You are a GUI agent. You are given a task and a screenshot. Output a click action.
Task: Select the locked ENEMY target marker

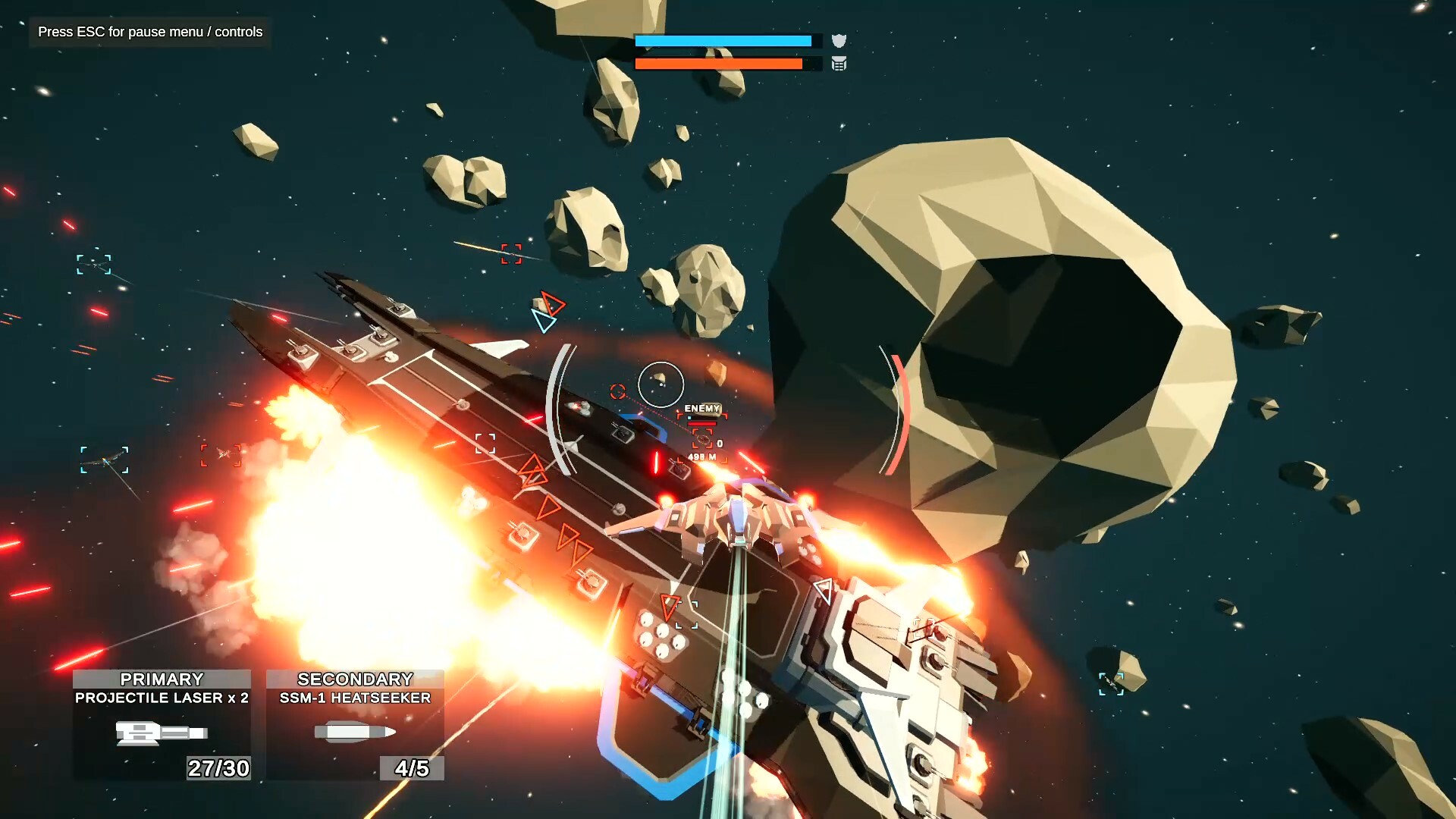[702, 438]
